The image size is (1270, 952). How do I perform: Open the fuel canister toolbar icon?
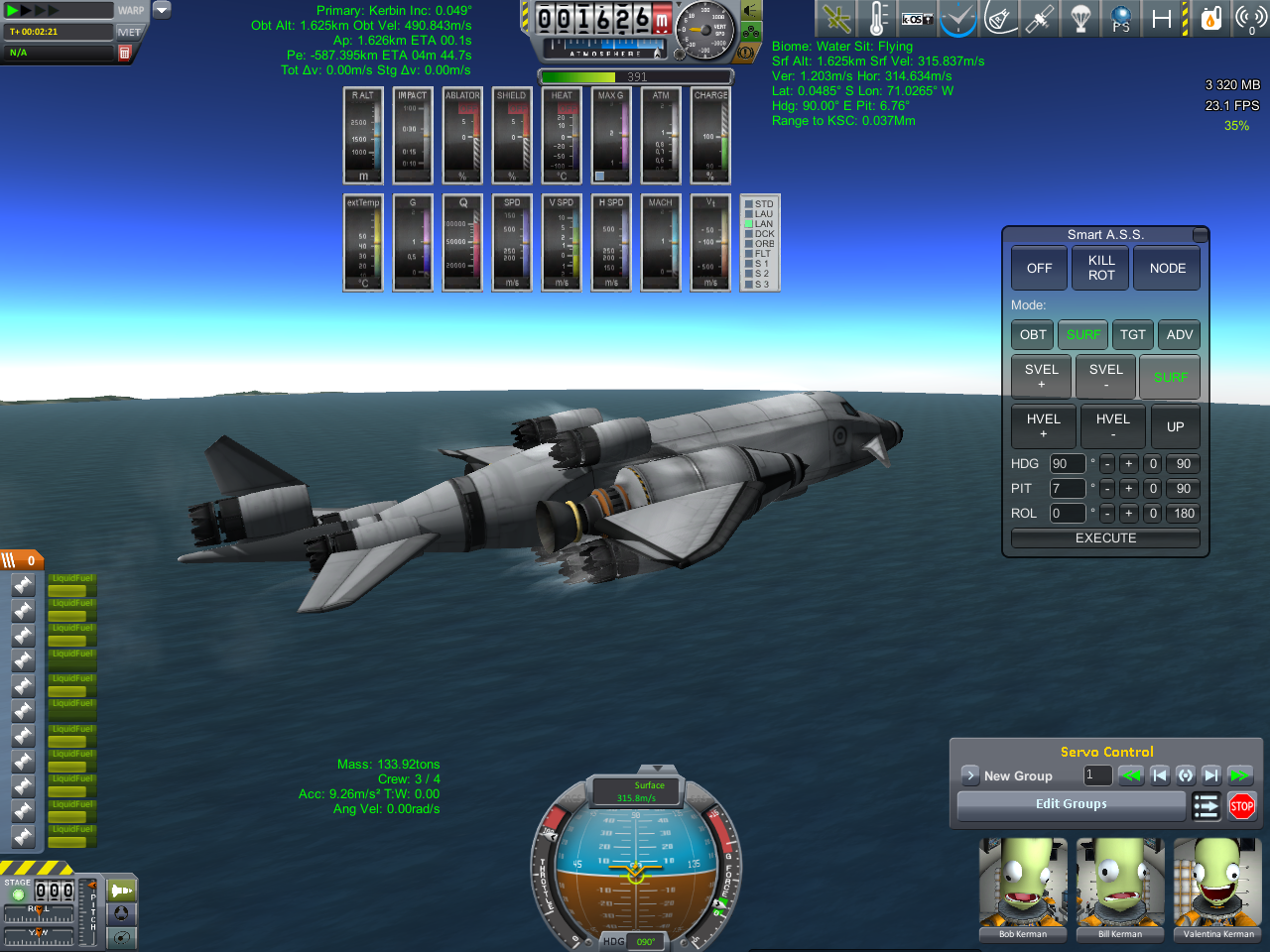1210,19
